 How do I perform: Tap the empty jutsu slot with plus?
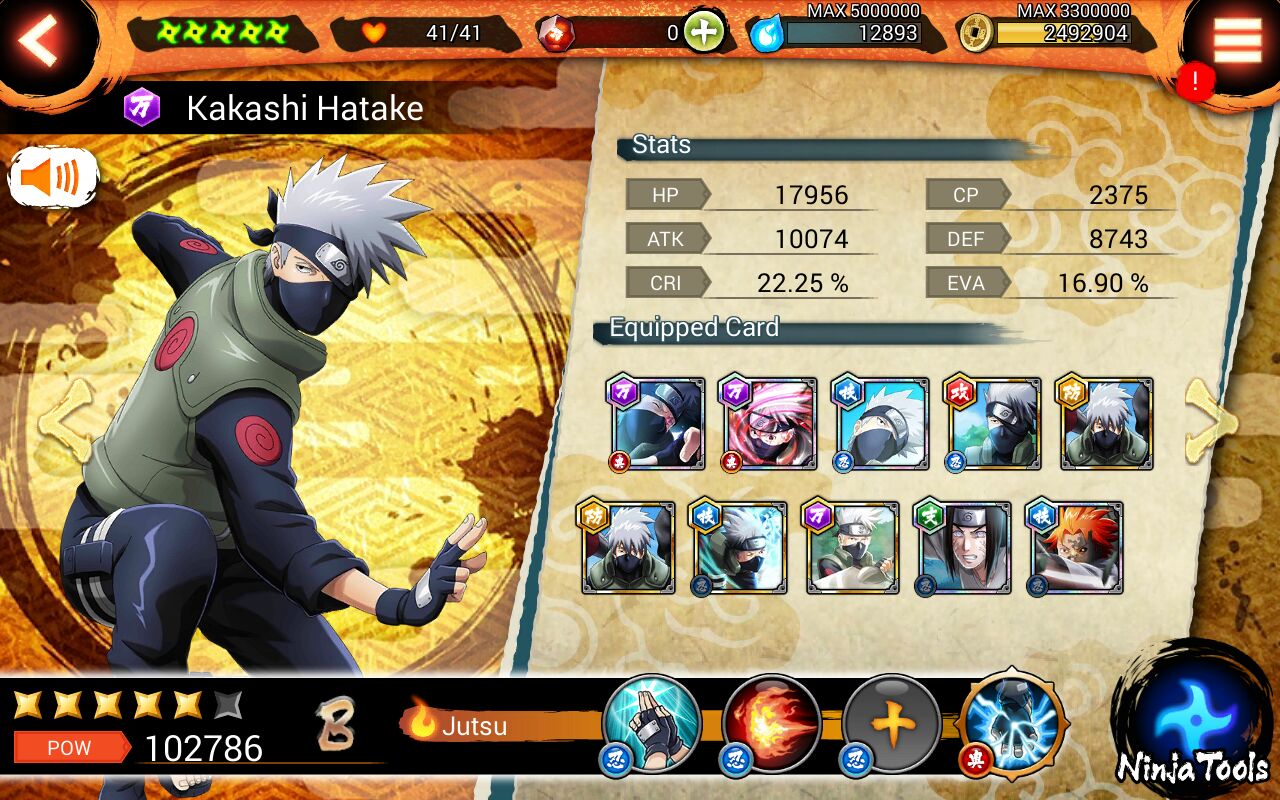point(891,723)
